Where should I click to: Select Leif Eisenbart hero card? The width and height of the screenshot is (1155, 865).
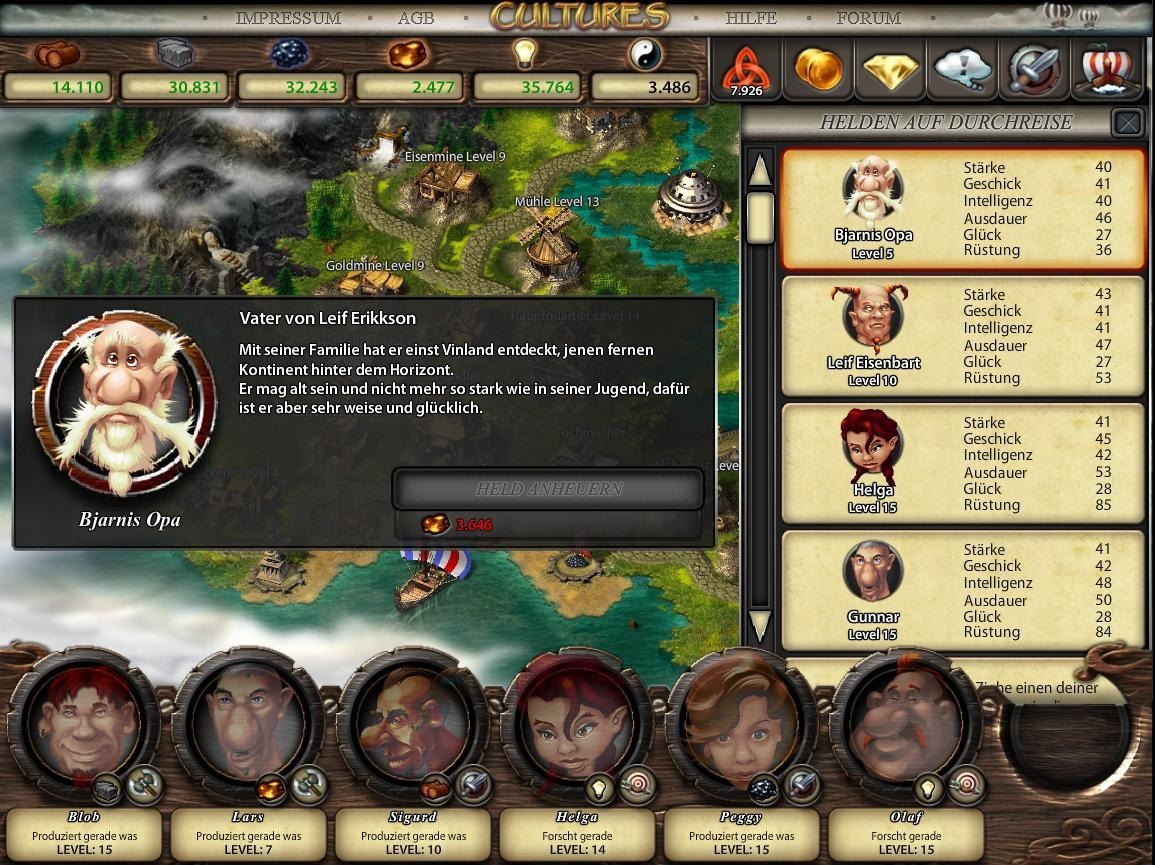pos(962,337)
